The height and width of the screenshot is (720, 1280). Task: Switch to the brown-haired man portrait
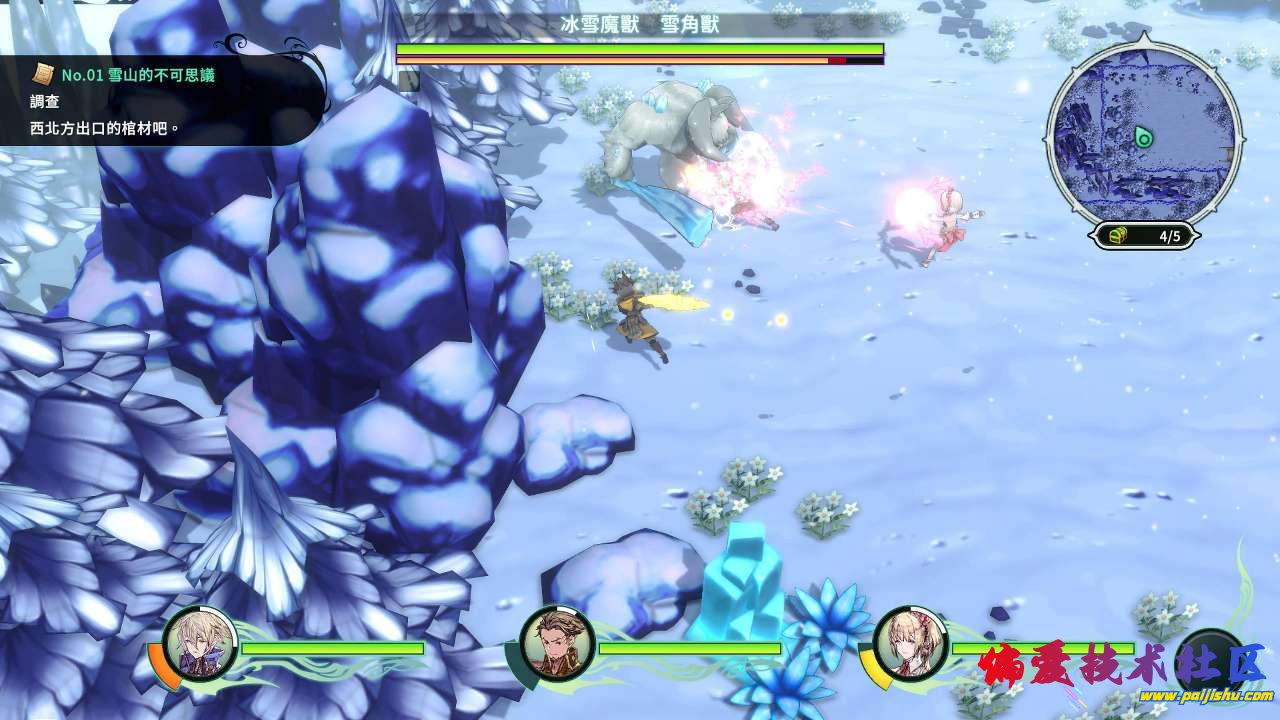coord(557,643)
